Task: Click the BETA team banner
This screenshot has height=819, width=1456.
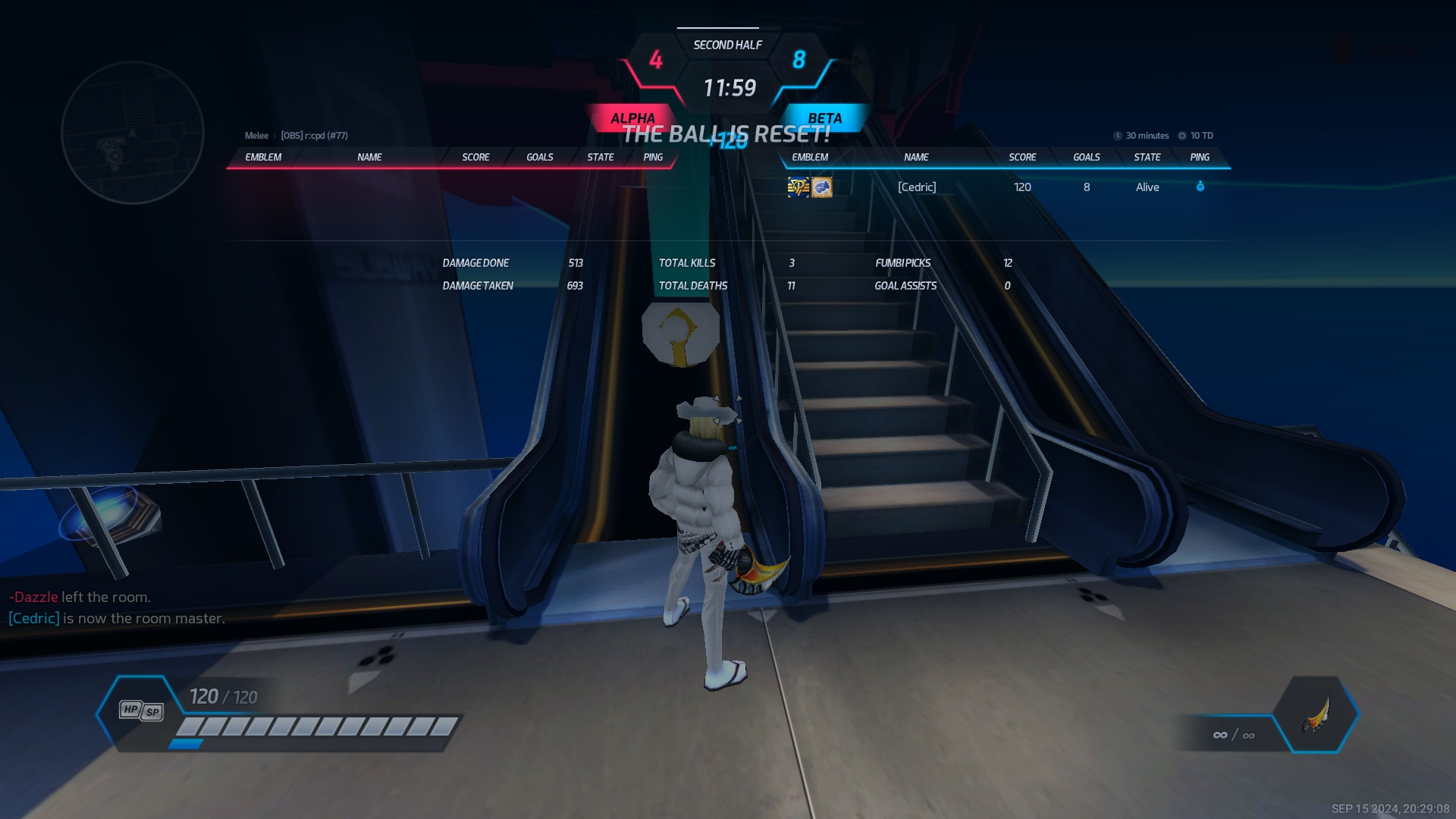Action: 824,118
